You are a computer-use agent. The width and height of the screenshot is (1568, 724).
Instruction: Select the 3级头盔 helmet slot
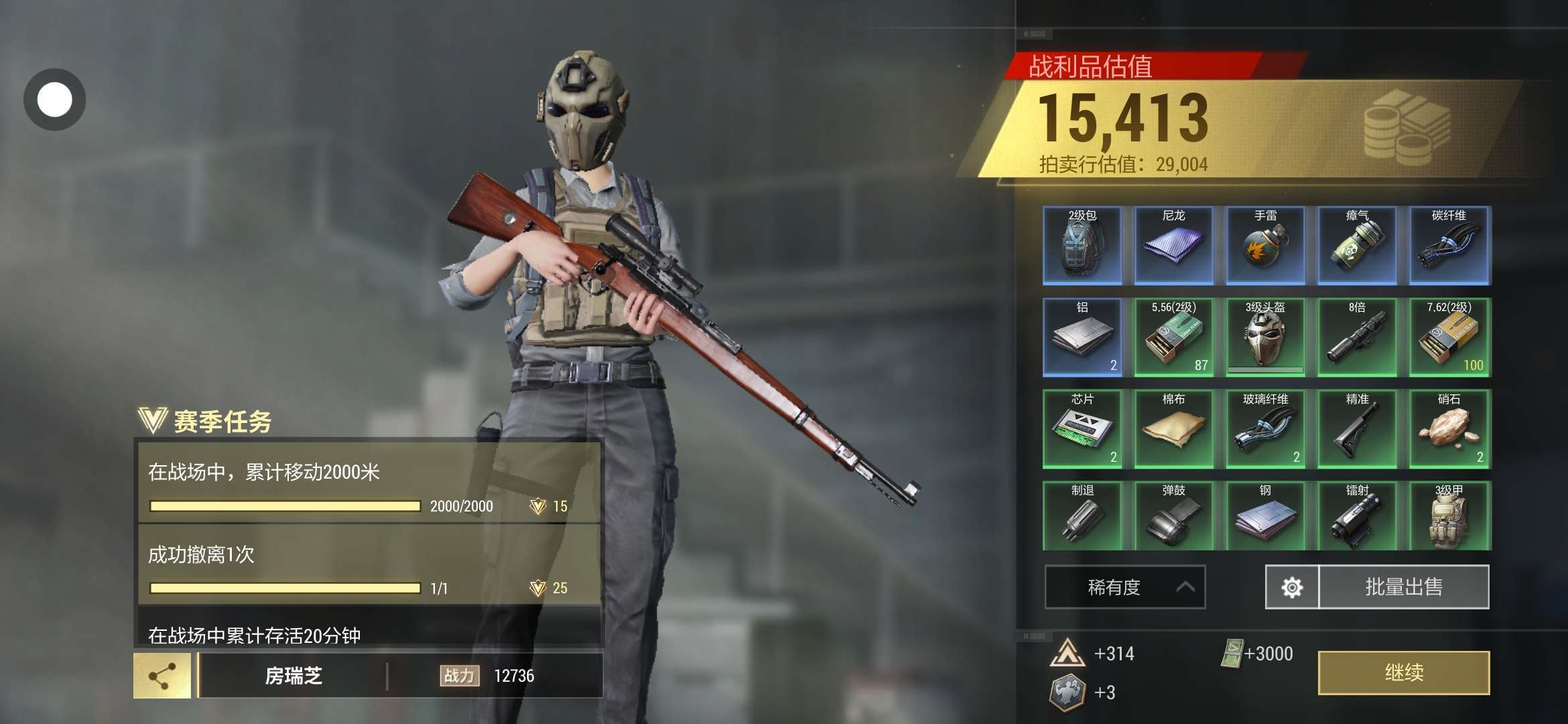coord(1265,337)
